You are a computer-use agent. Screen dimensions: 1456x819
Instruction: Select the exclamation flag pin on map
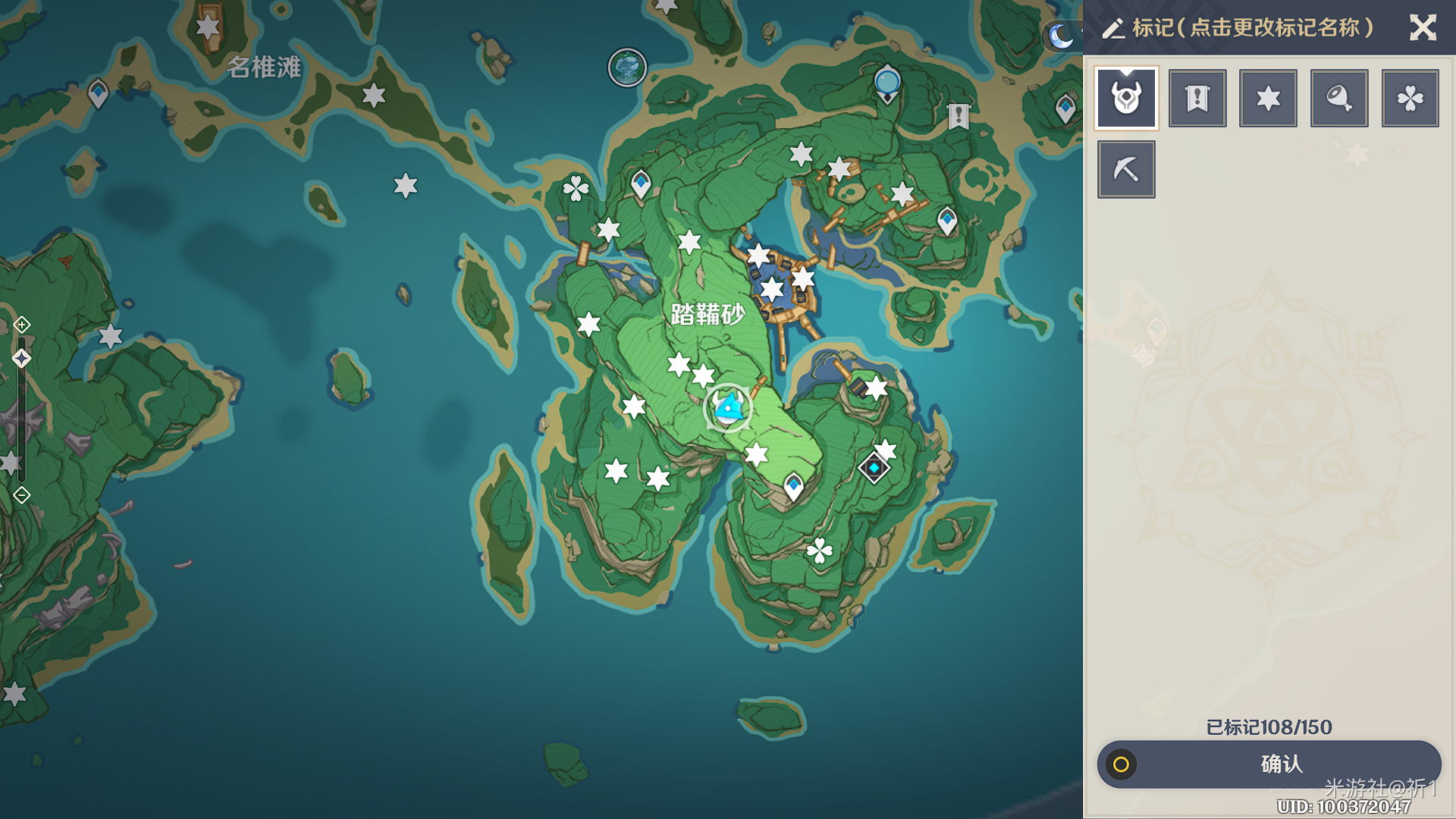tap(959, 116)
